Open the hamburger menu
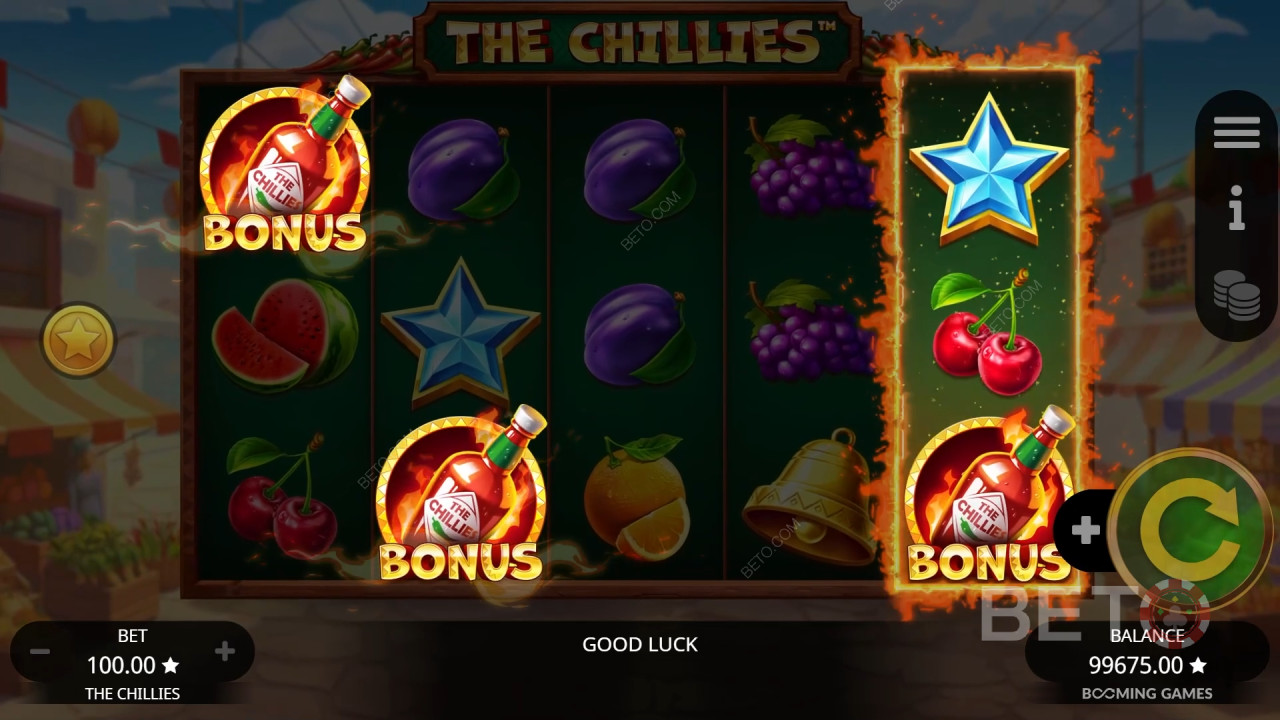The image size is (1280, 720). pyautogui.click(x=1236, y=132)
